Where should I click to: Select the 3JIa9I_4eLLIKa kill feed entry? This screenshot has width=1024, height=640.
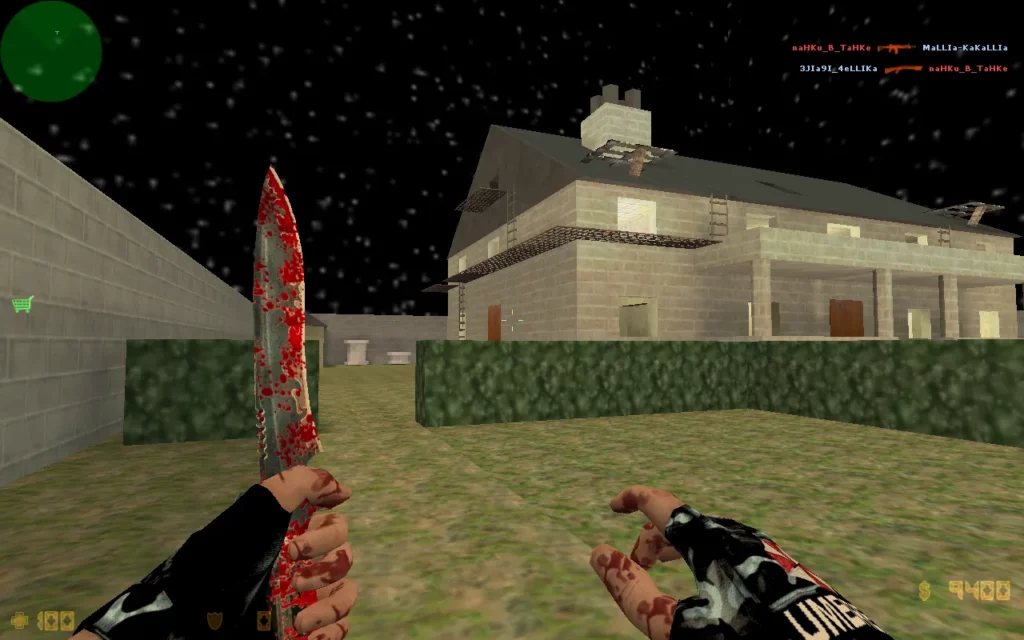tap(838, 69)
